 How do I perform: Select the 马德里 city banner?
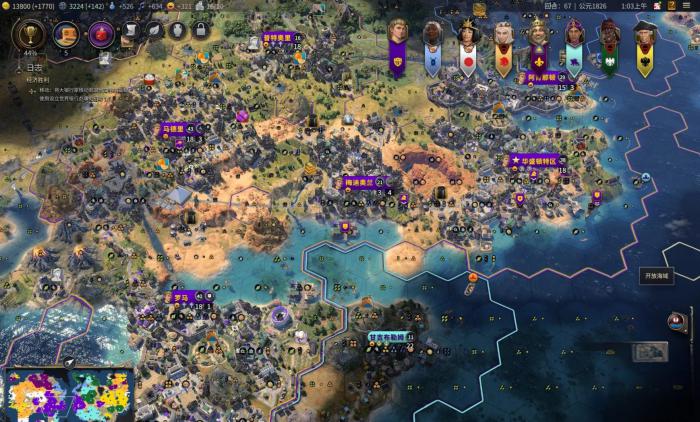click(172, 129)
